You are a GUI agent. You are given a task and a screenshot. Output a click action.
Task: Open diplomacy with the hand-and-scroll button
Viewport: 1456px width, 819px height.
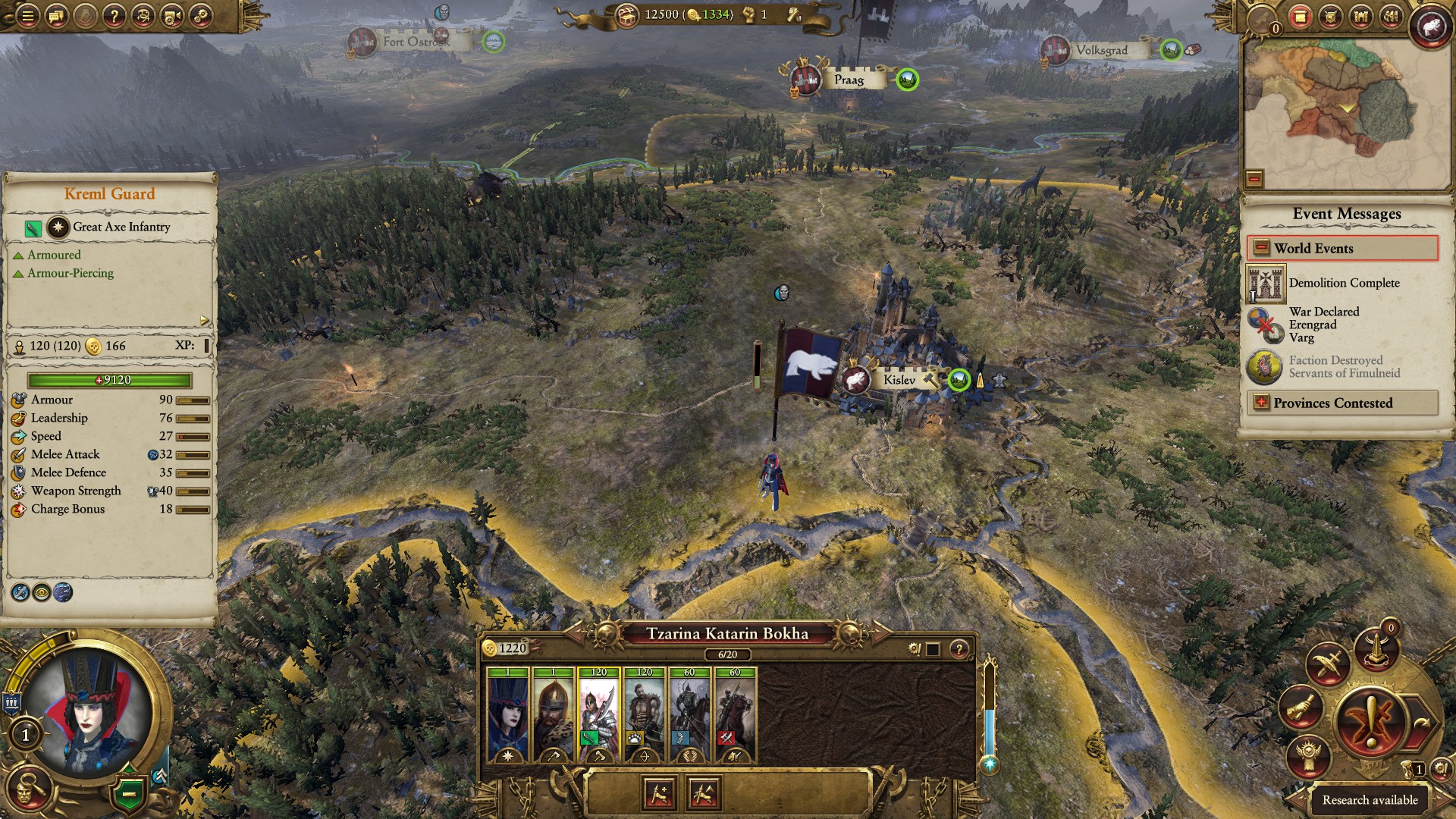pos(1301,708)
